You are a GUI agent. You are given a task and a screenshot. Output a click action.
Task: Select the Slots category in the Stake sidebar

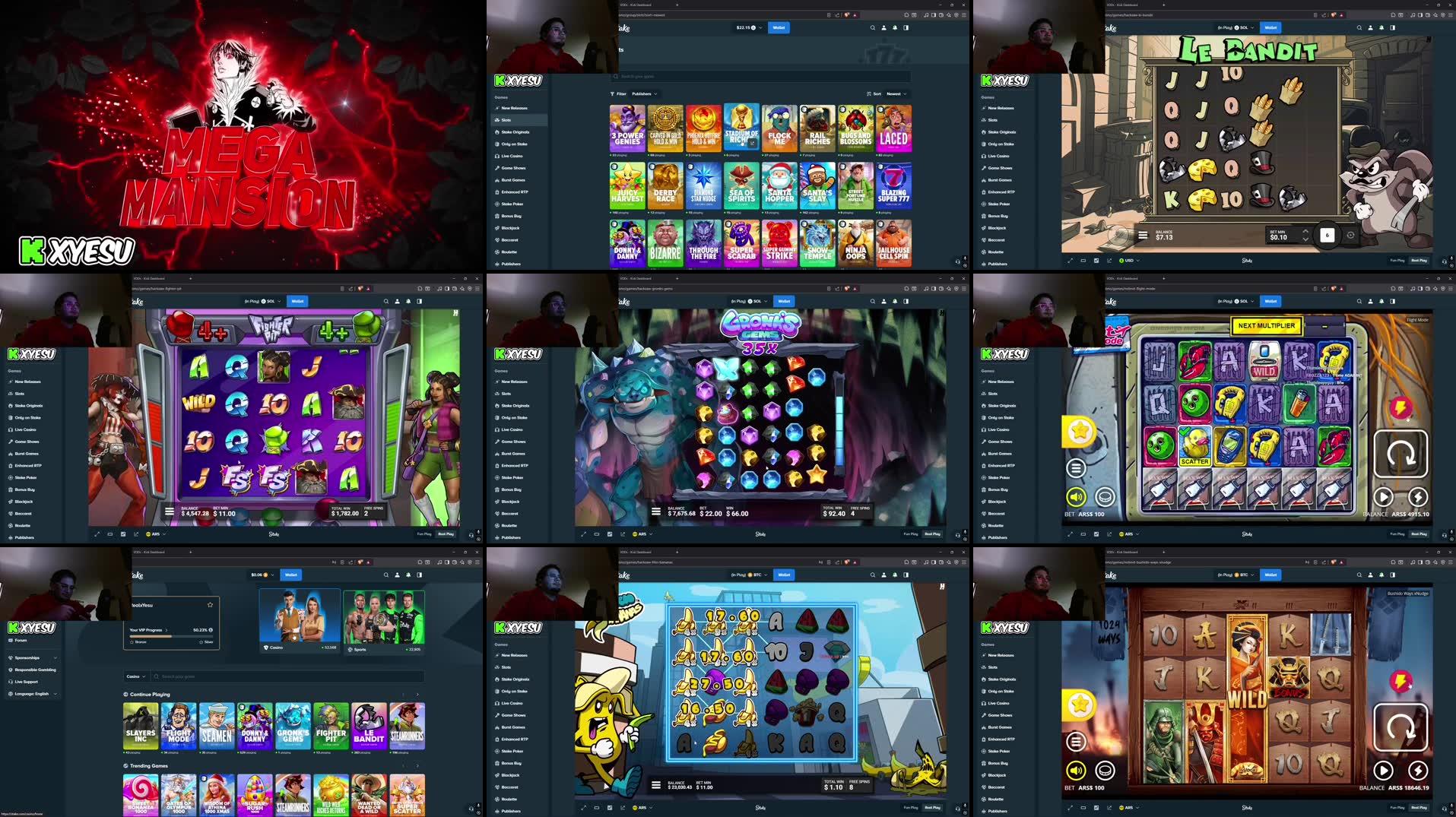click(x=505, y=119)
